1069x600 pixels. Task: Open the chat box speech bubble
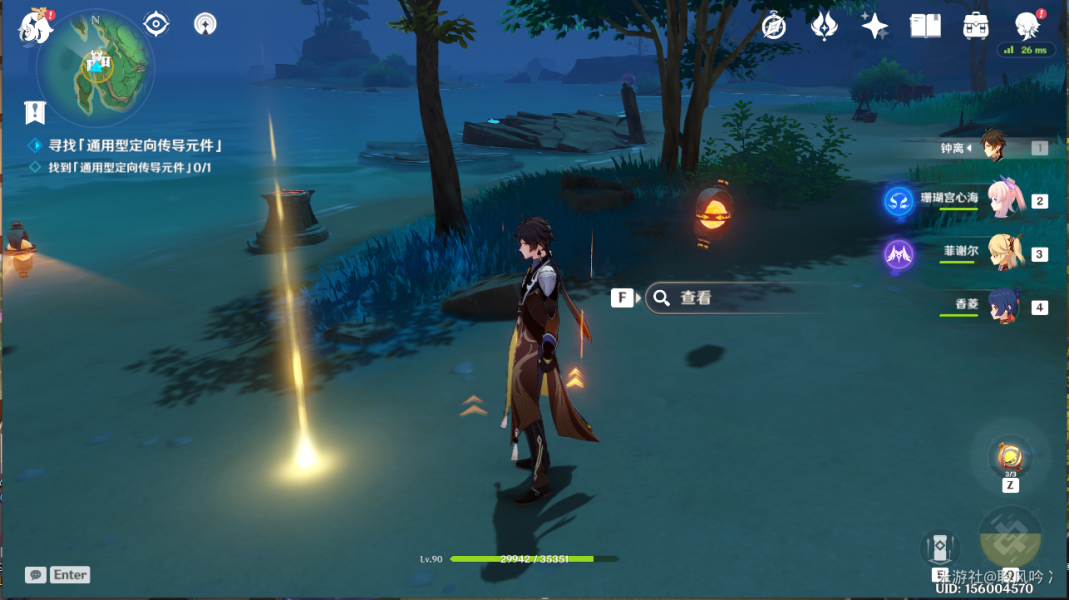[x=36, y=575]
